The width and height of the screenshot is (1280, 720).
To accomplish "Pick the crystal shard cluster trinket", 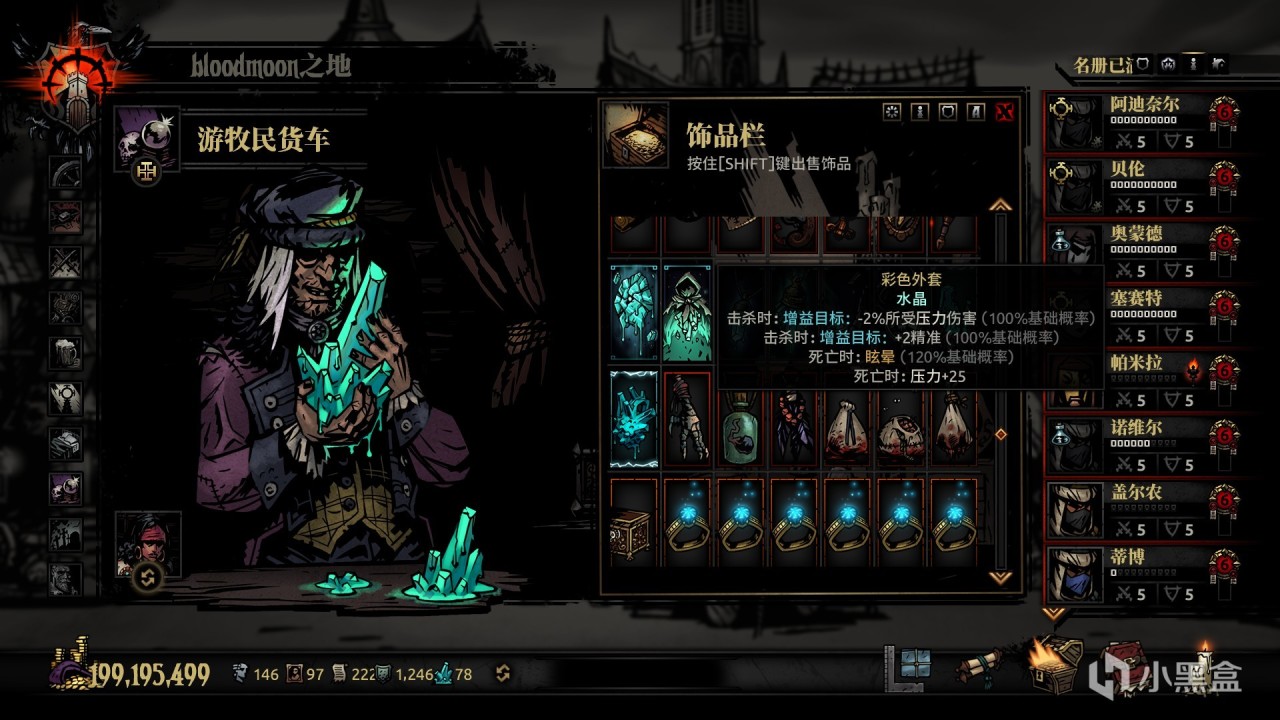I will click(634, 312).
